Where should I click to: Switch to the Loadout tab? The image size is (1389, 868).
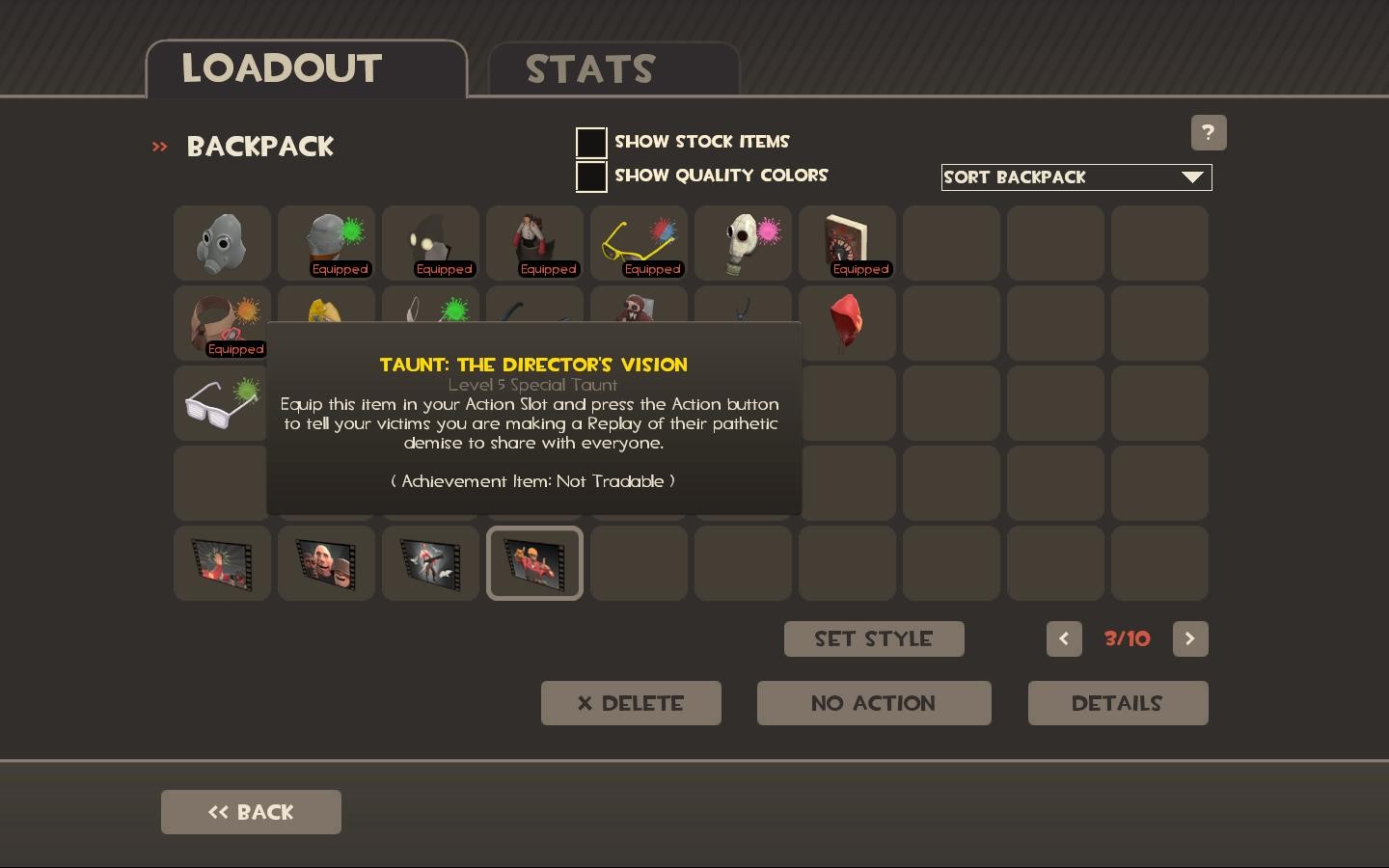click(281, 68)
